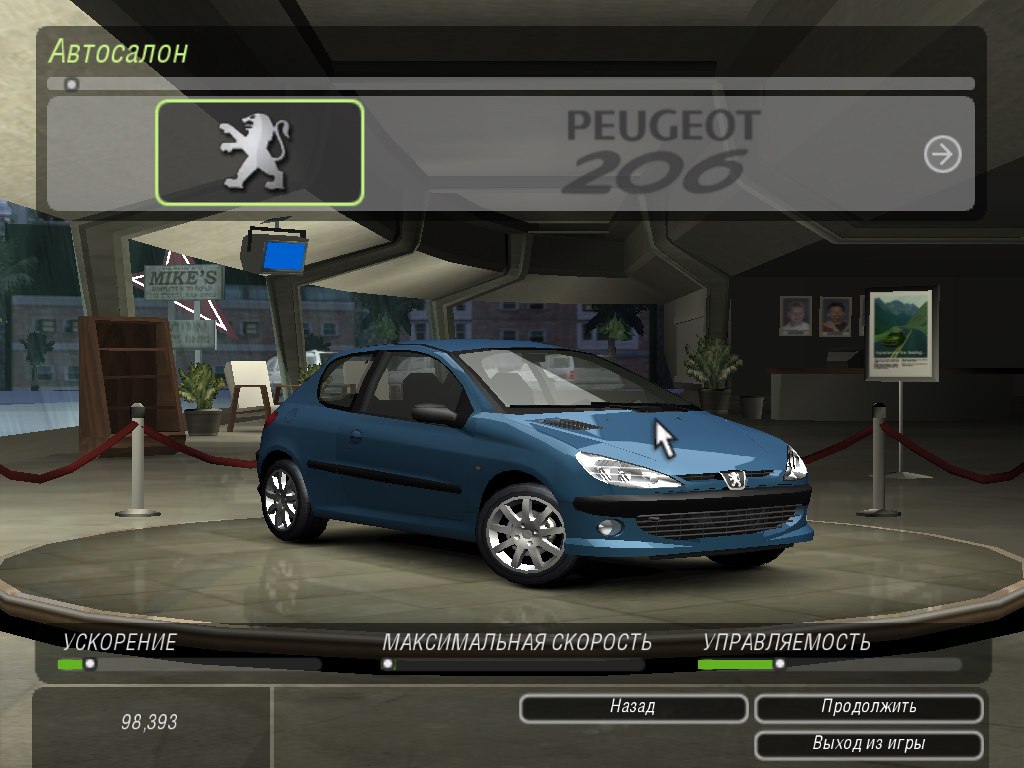Screen dimensions: 1024x768
Task: Click the car list scrollbar knob
Action: 71,85
